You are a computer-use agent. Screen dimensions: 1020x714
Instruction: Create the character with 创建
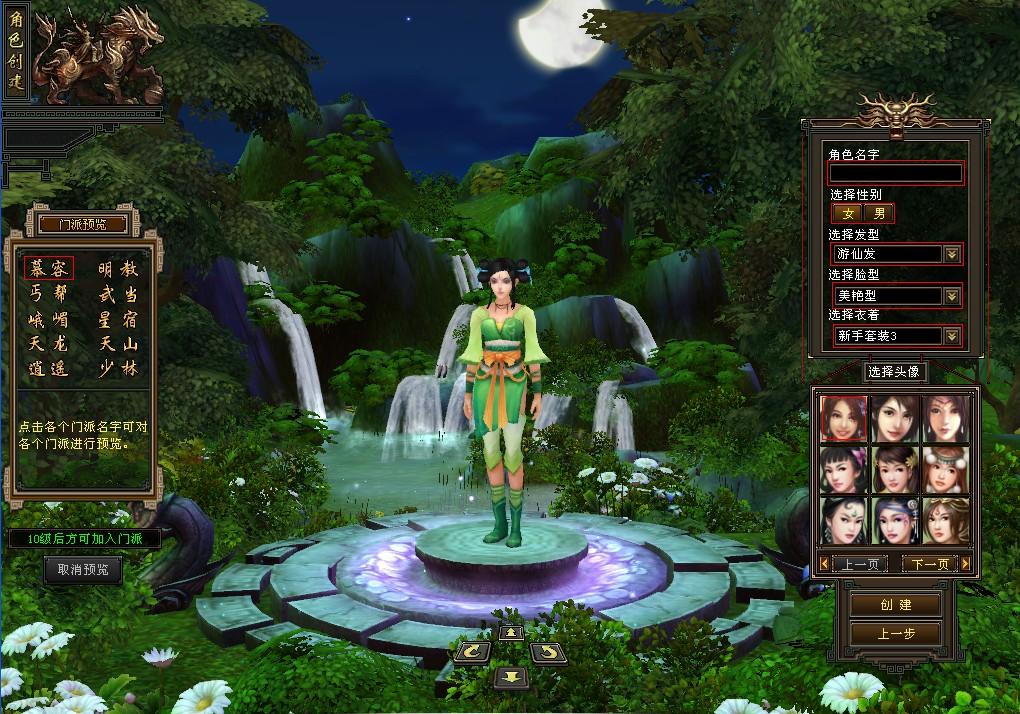tap(895, 604)
